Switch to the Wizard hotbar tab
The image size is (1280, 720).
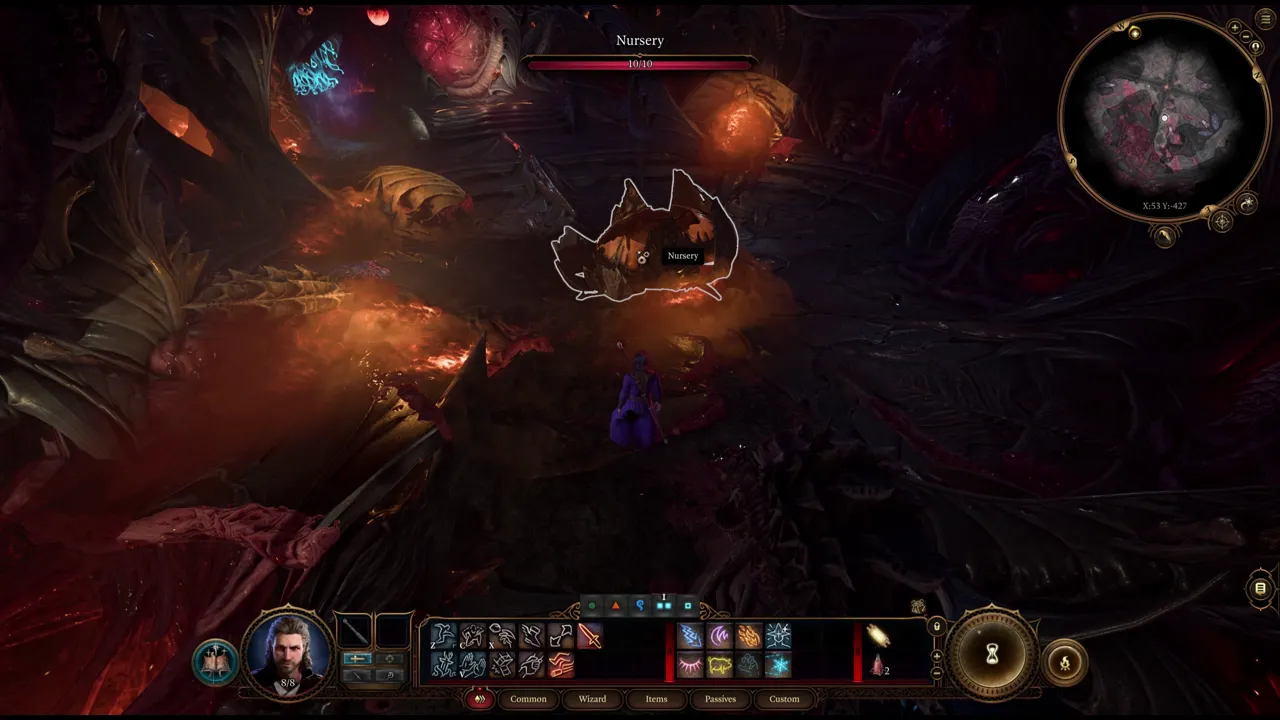tap(592, 699)
